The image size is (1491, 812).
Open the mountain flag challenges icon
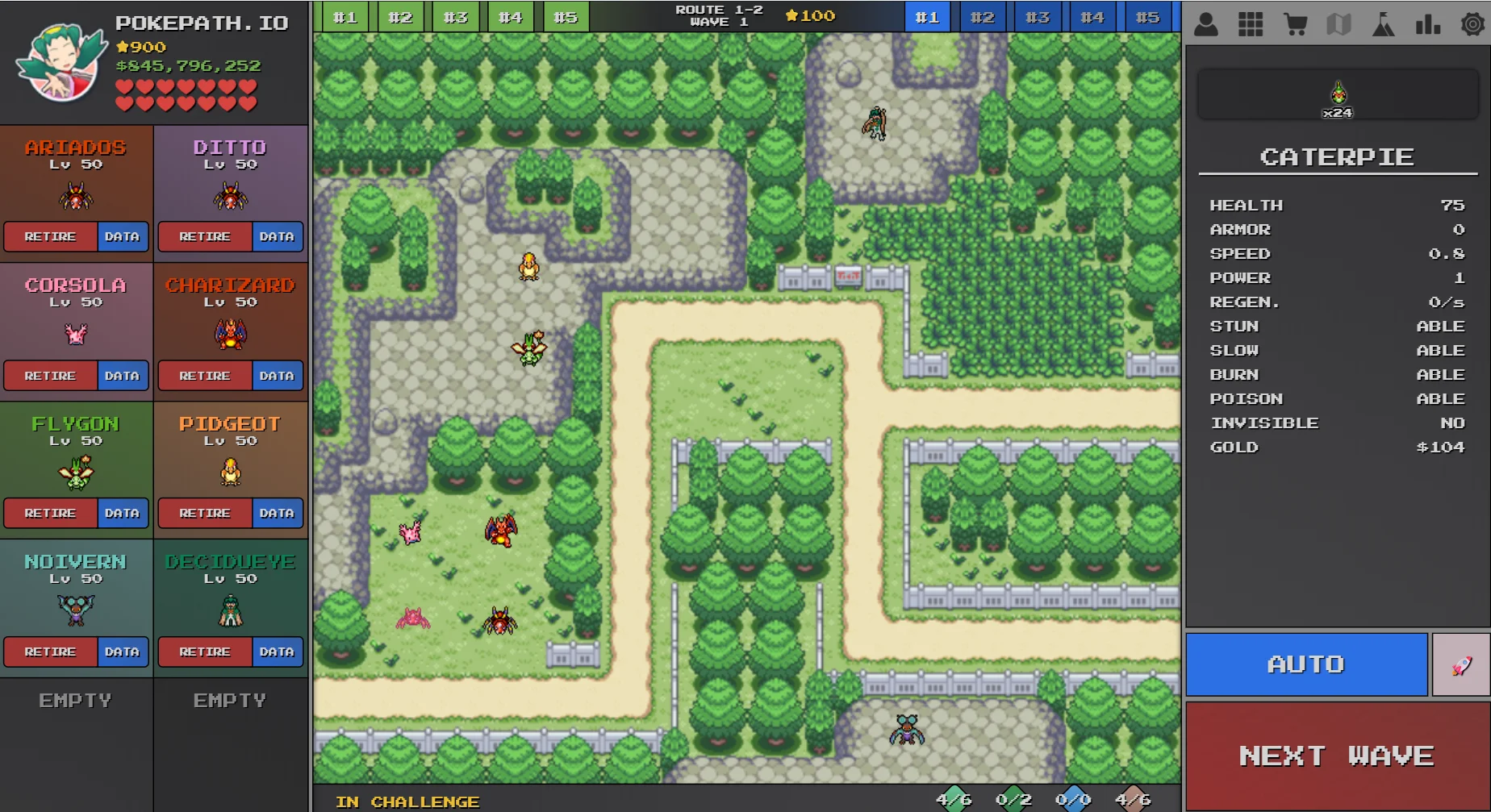[1383, 23]
